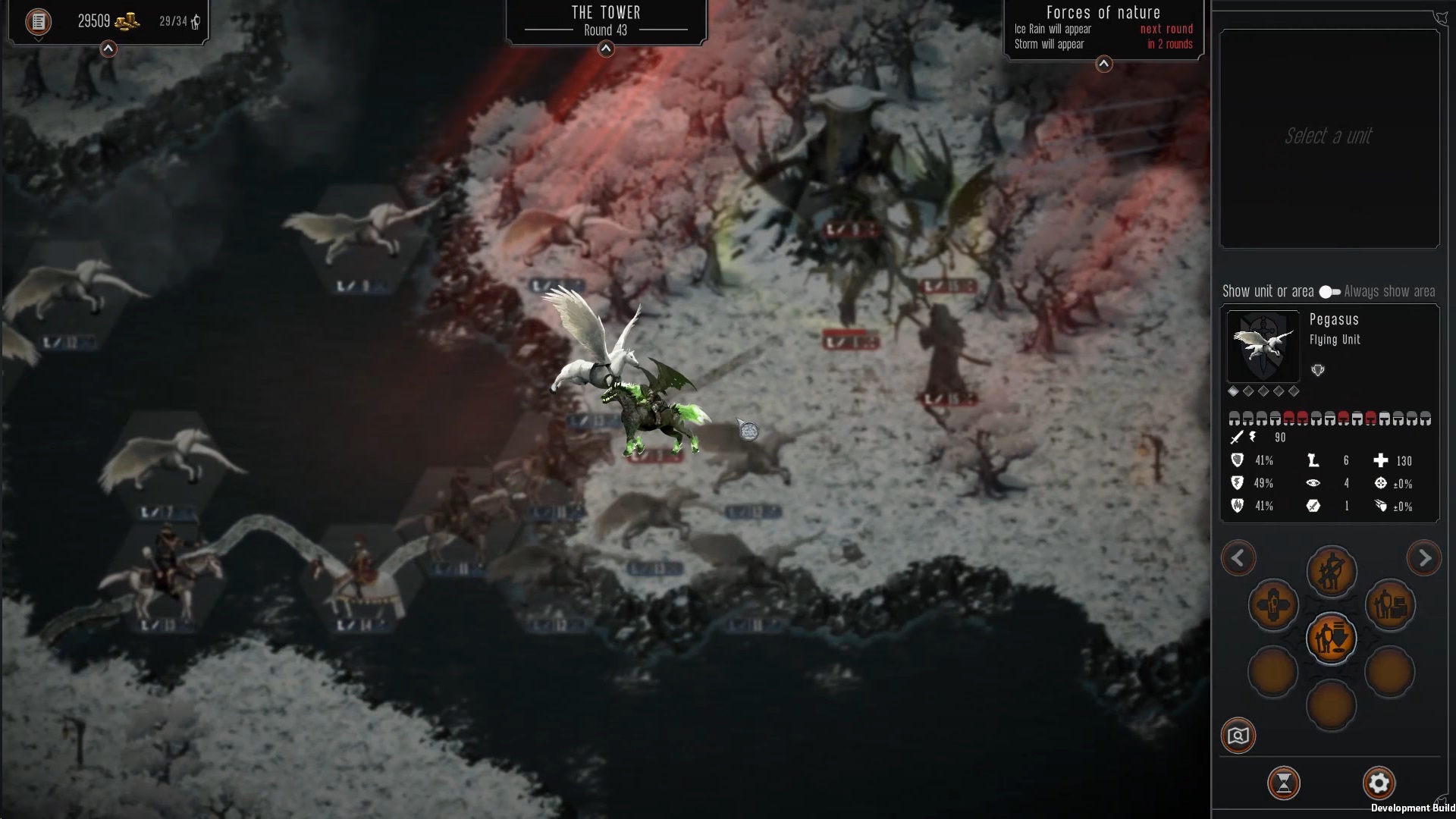Activate the soldier with barrels supply action
The image size is (1456, 819).
pyautogui.click(x=1390, y=606)
